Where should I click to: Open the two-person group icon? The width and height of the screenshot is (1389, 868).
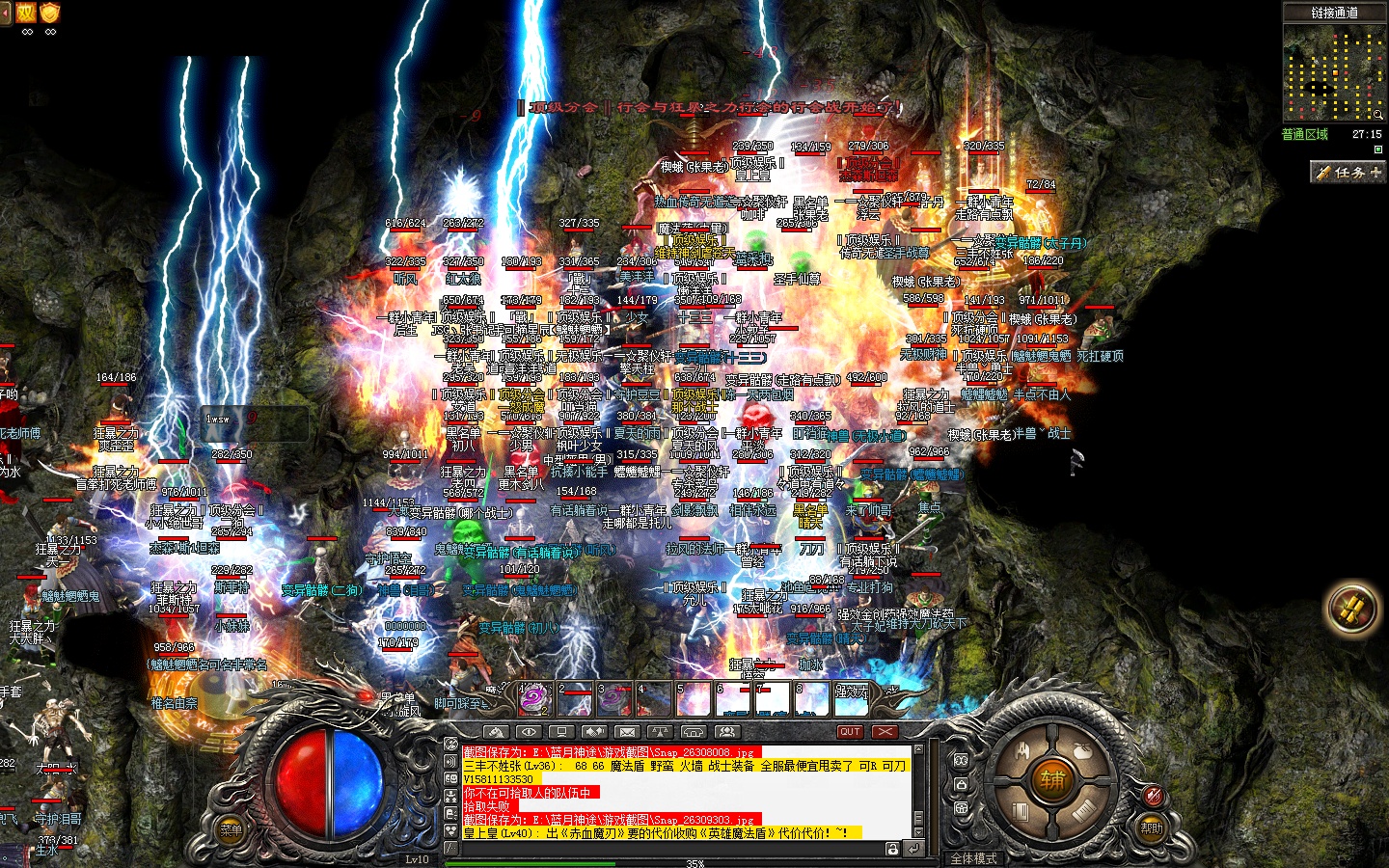726,732
